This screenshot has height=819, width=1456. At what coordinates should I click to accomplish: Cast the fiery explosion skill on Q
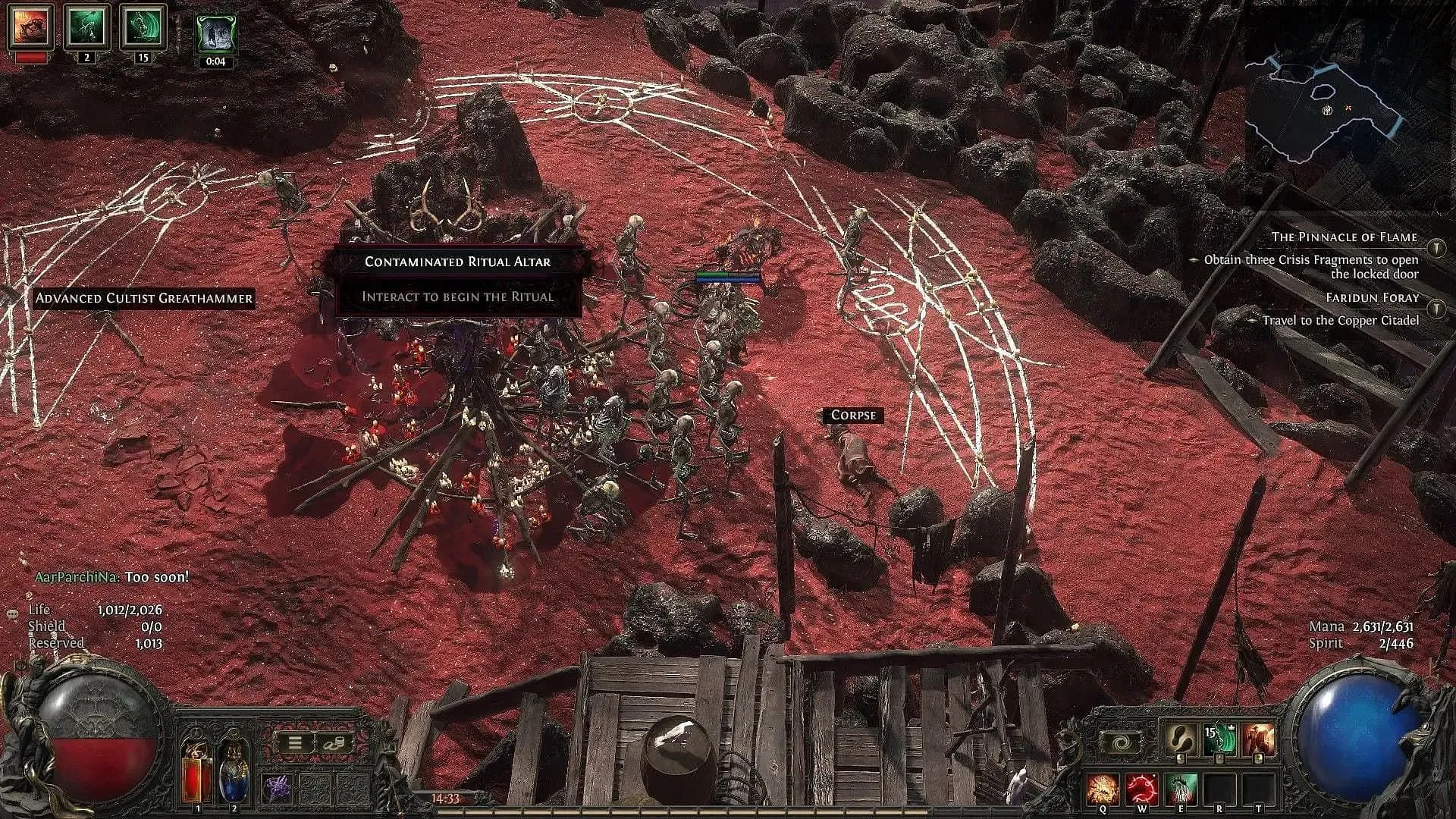(1103, 789)
